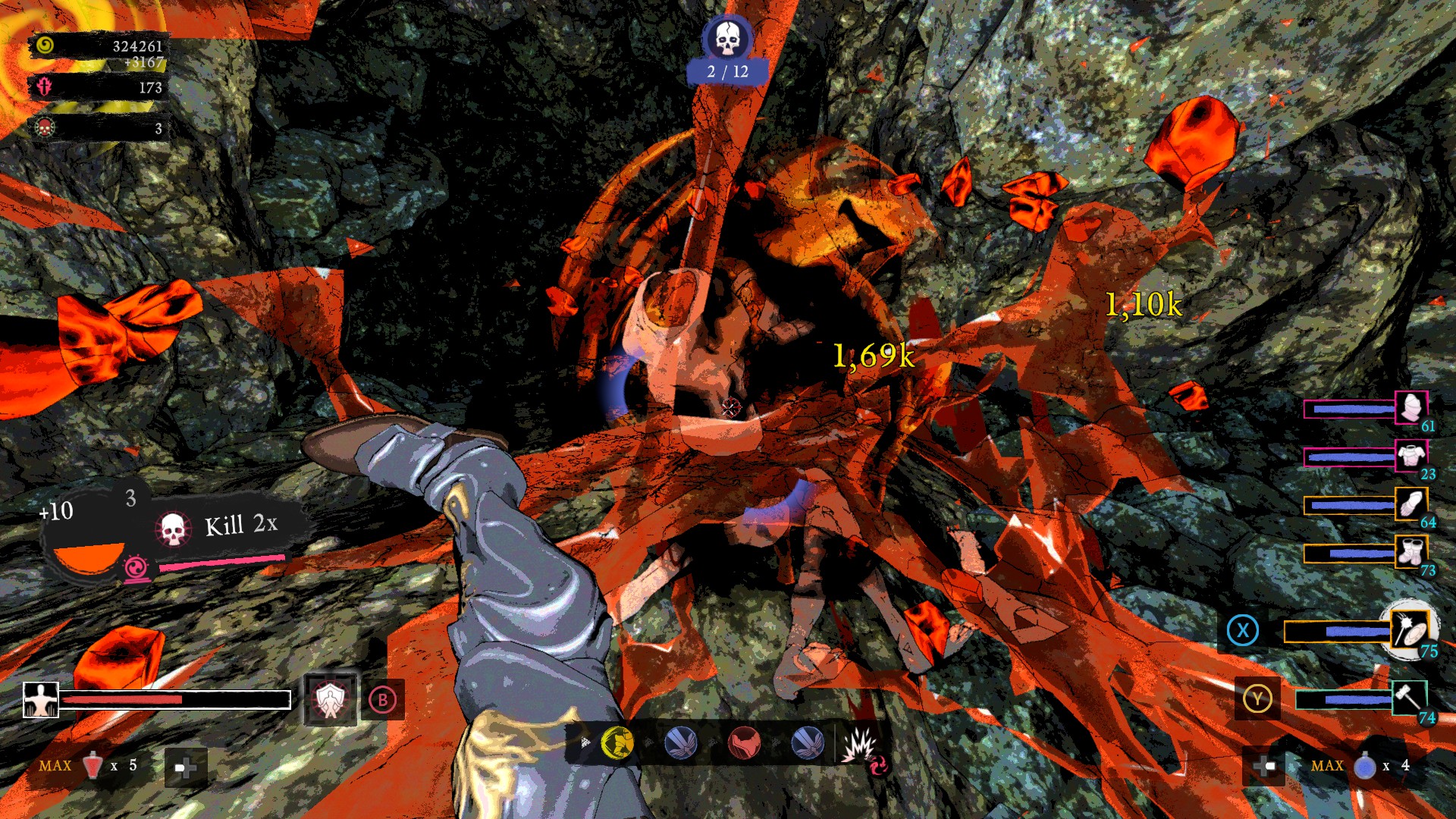Click the skull kill counter icon
This screenshot has height=819, width=1456.
pyautogui.click(x=726, y=38)
